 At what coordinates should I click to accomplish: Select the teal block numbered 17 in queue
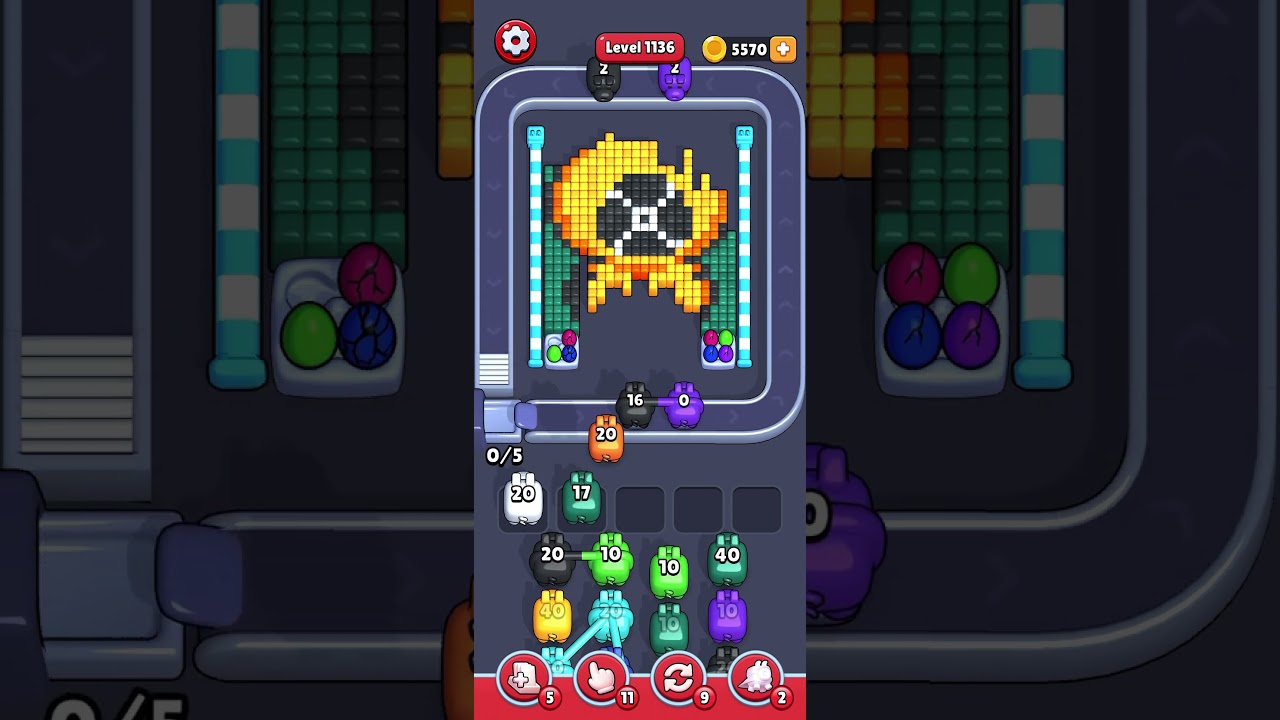pos(581,496)
